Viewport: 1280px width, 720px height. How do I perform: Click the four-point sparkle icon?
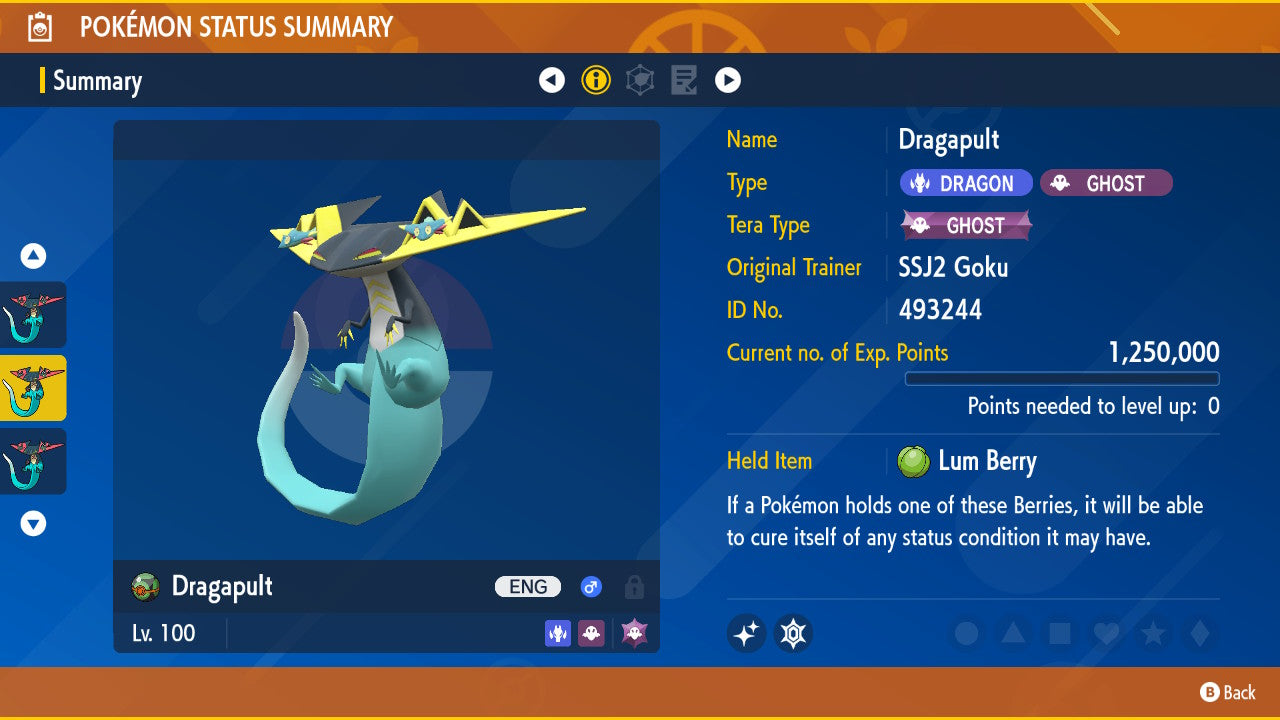click(747, 633)
